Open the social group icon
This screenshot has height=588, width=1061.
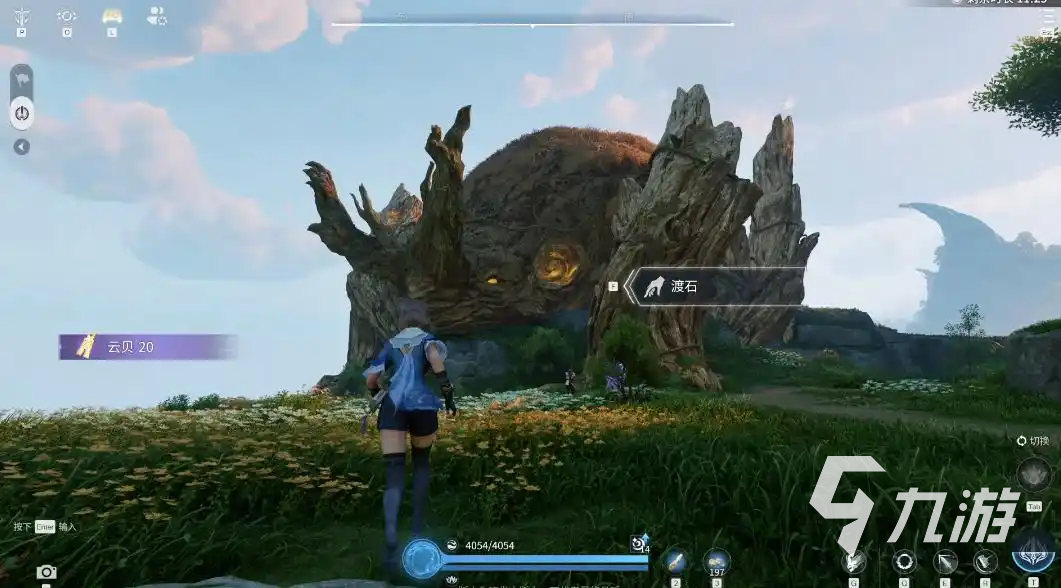[157, 16]
